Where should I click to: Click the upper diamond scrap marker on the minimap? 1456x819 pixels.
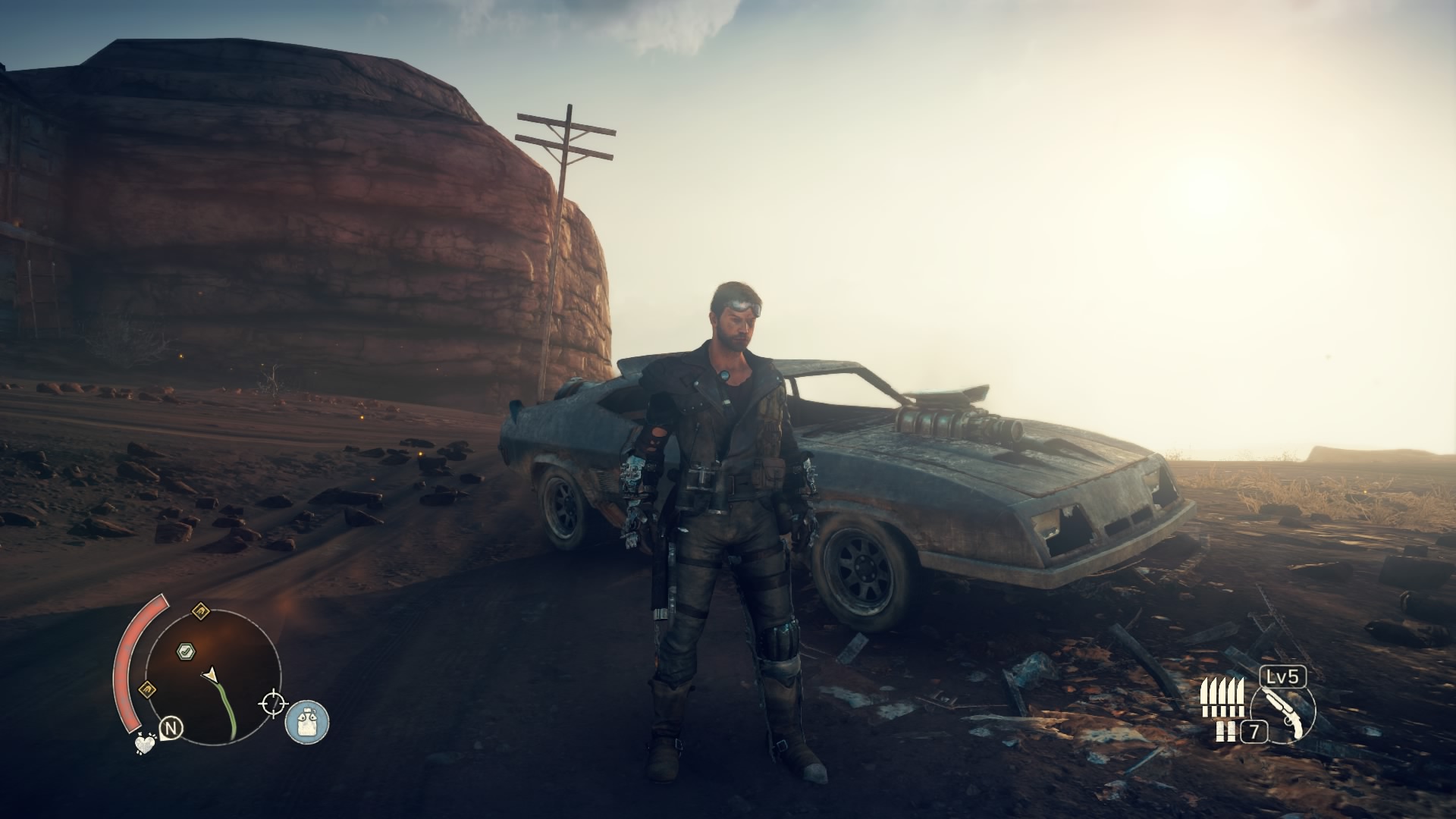tap(201, 611)
